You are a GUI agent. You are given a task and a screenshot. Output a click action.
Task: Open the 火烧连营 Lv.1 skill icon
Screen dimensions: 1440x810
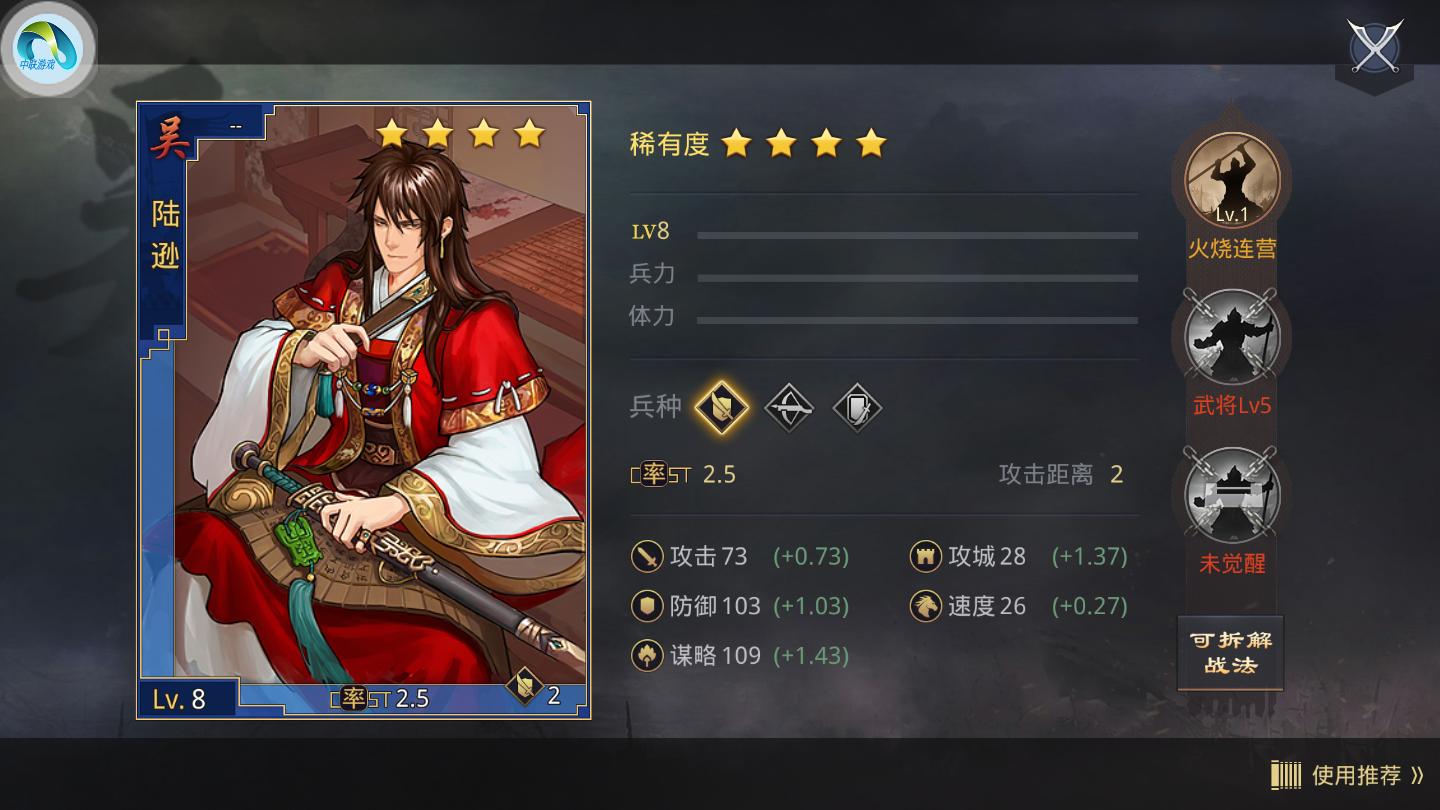click(1232, 180)
